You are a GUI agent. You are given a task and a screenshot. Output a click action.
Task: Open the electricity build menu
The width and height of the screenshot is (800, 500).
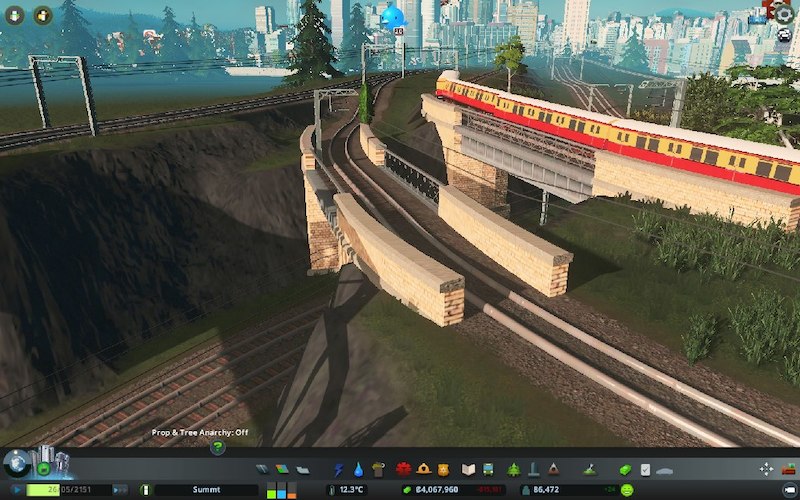(x=339, y=468)
